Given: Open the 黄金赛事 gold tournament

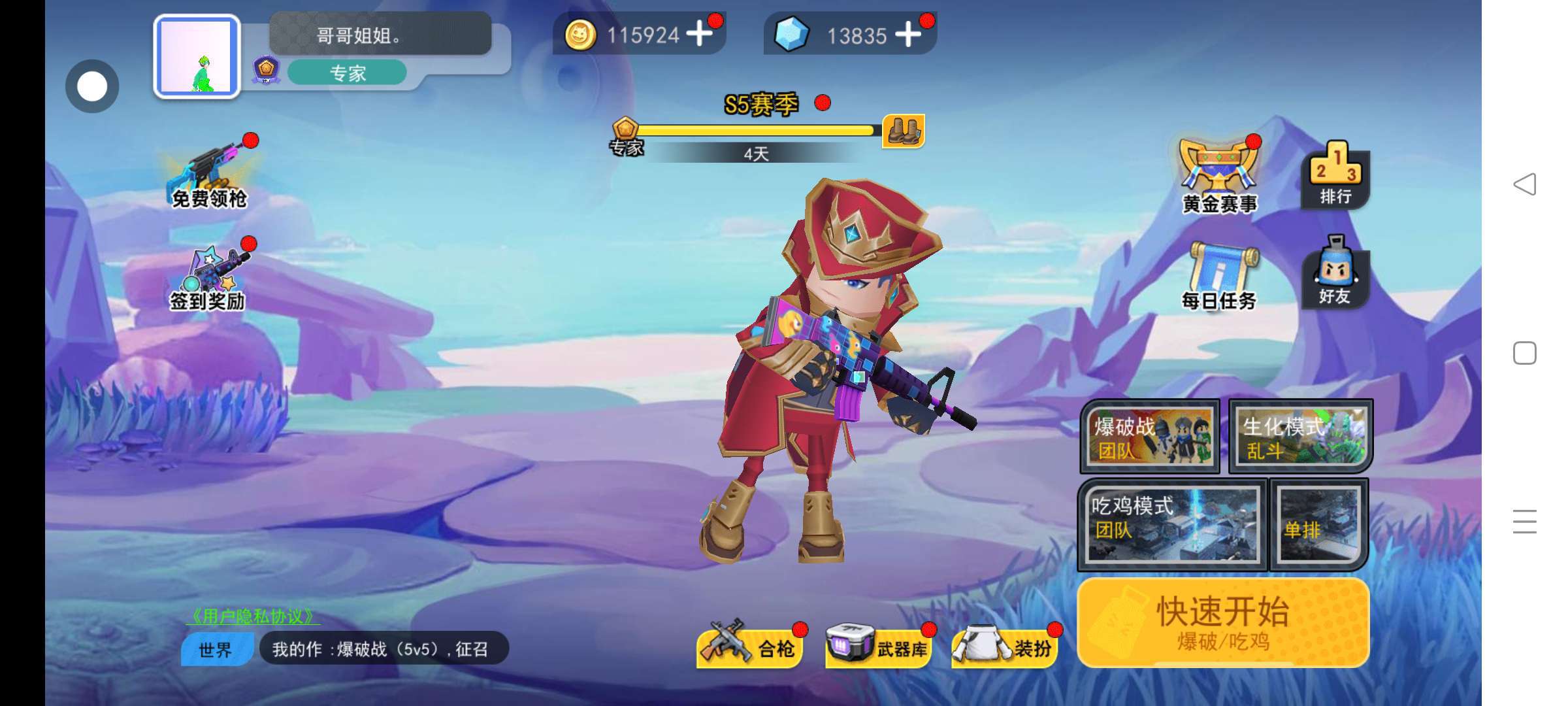Looking at the screenshot, I should coord(1219,176).
